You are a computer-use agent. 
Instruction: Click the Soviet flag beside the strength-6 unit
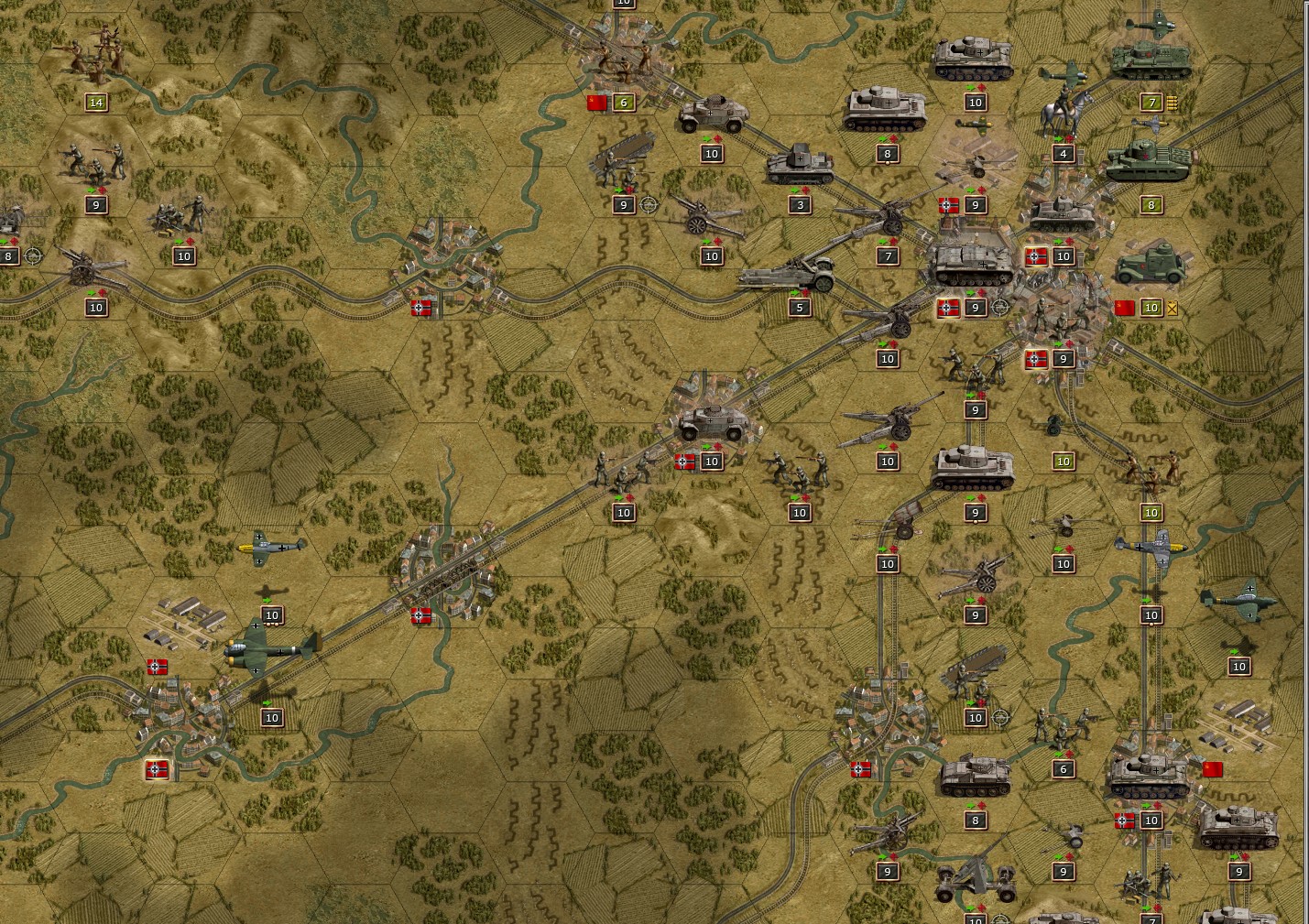point(597,103)
